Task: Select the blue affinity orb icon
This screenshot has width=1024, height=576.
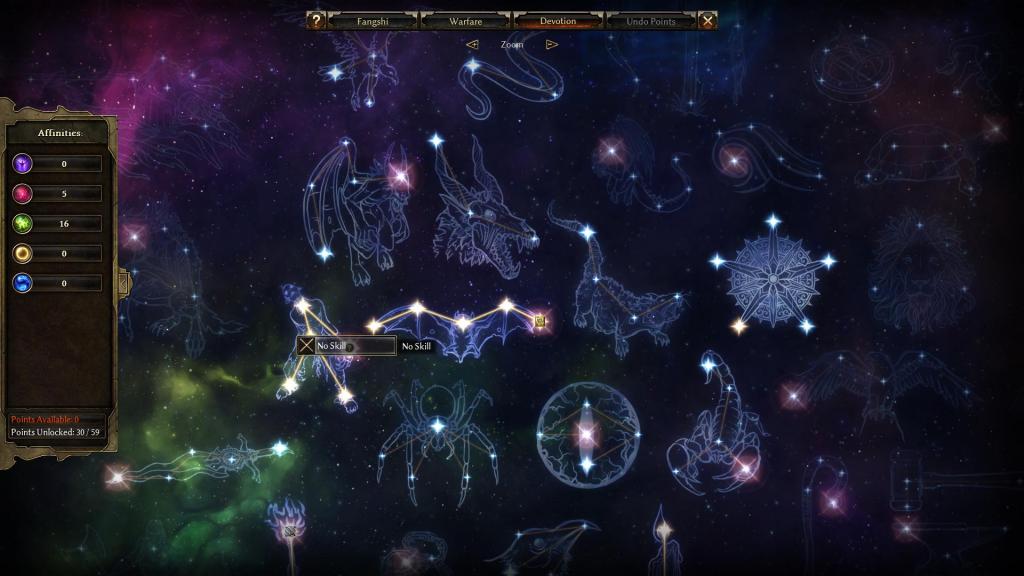Action: pos(22,284)
